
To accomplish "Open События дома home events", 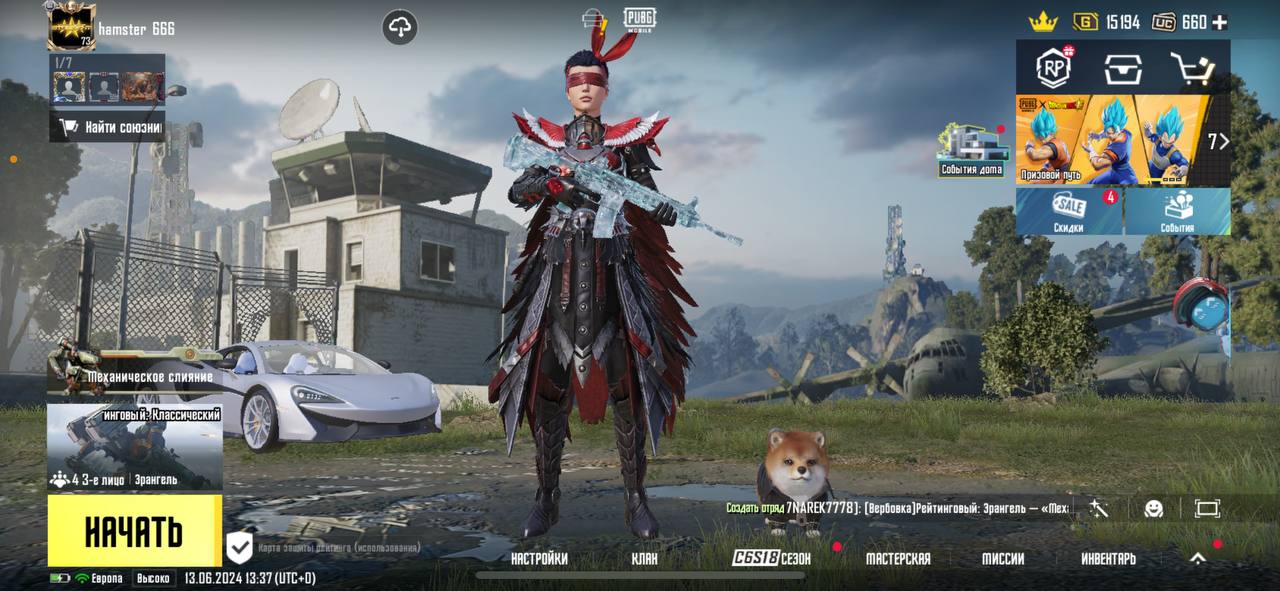I will click(970, 151).
